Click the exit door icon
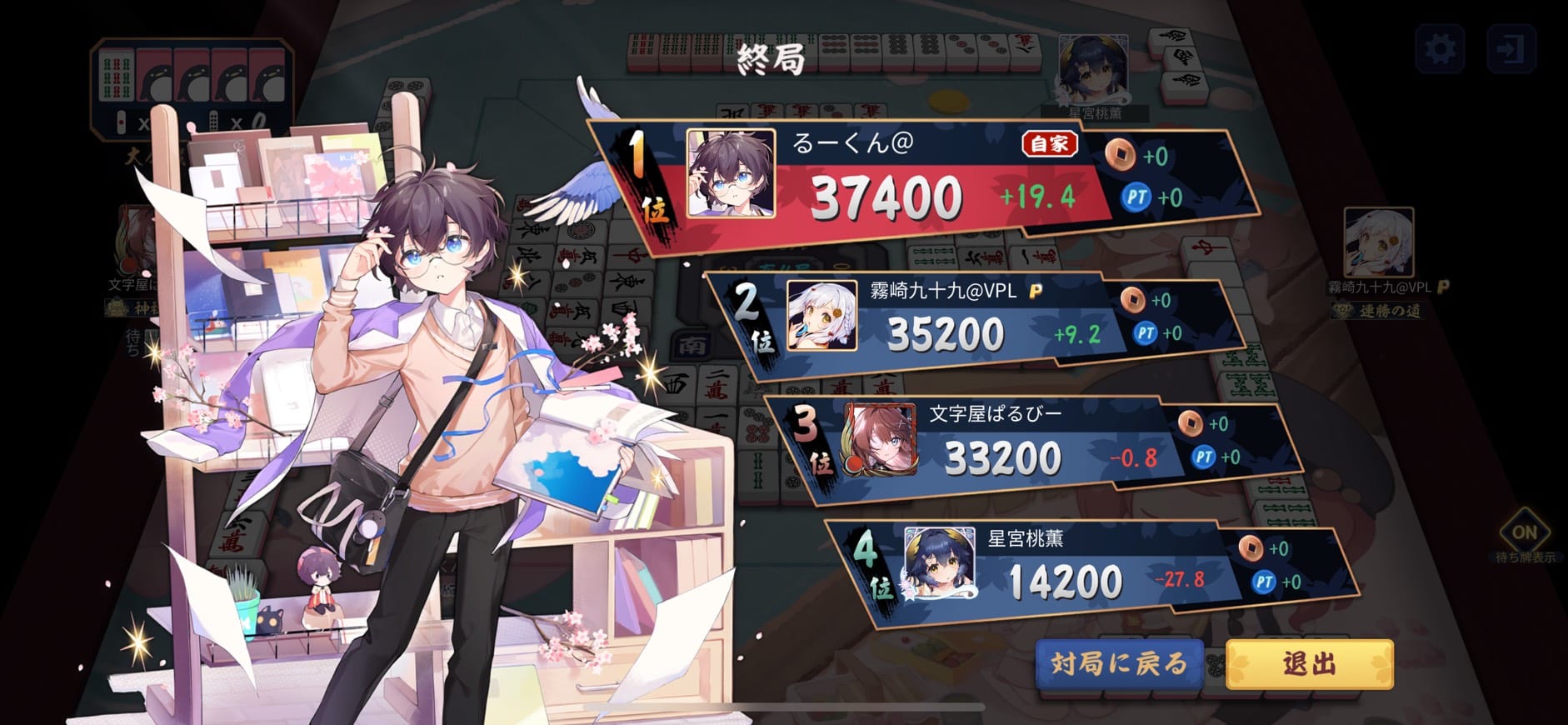The height and width of the screenshot is (725, 1568). coord(1511,49)
